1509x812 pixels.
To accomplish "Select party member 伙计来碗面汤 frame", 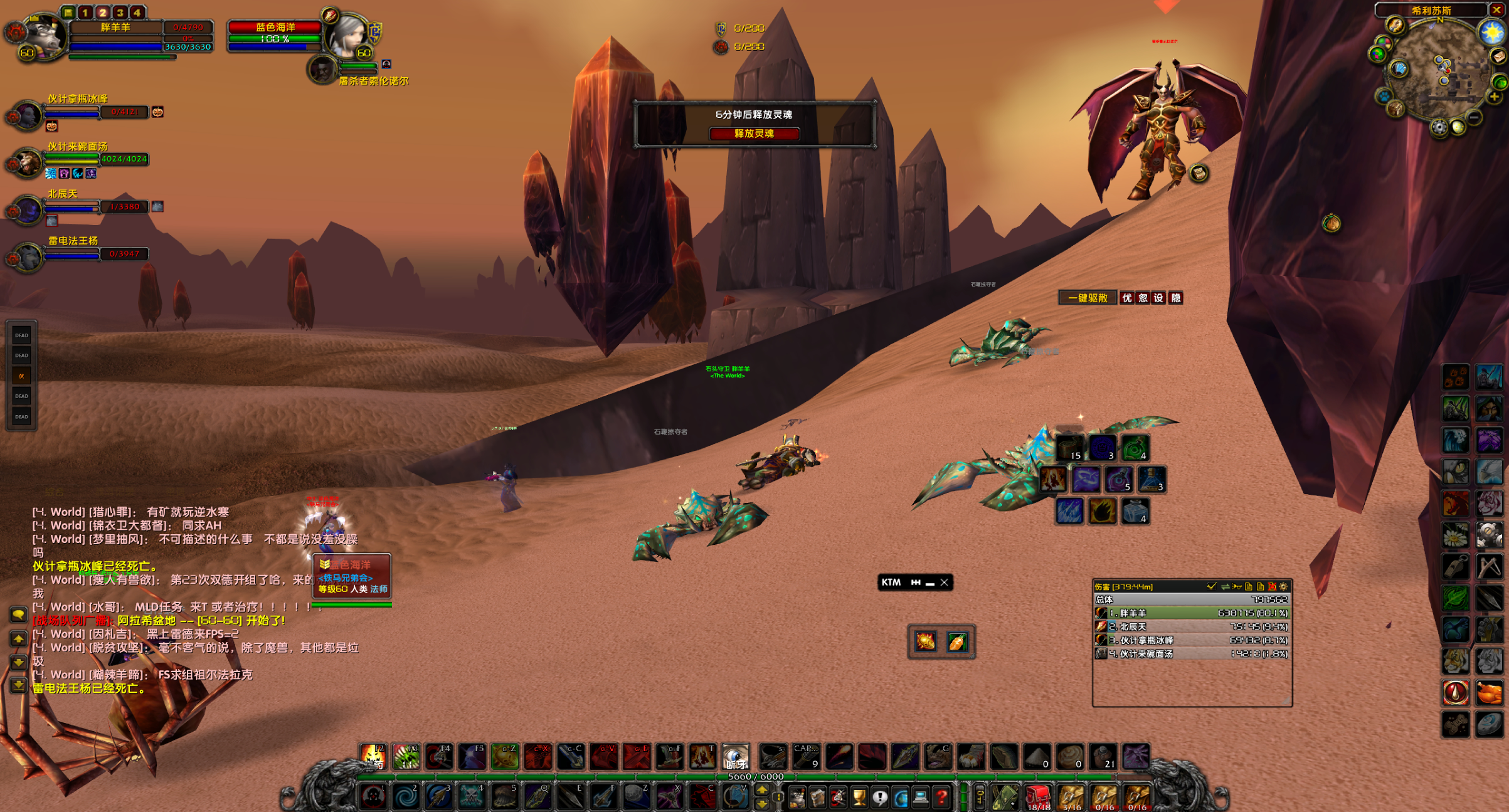I will click(28, 162).
